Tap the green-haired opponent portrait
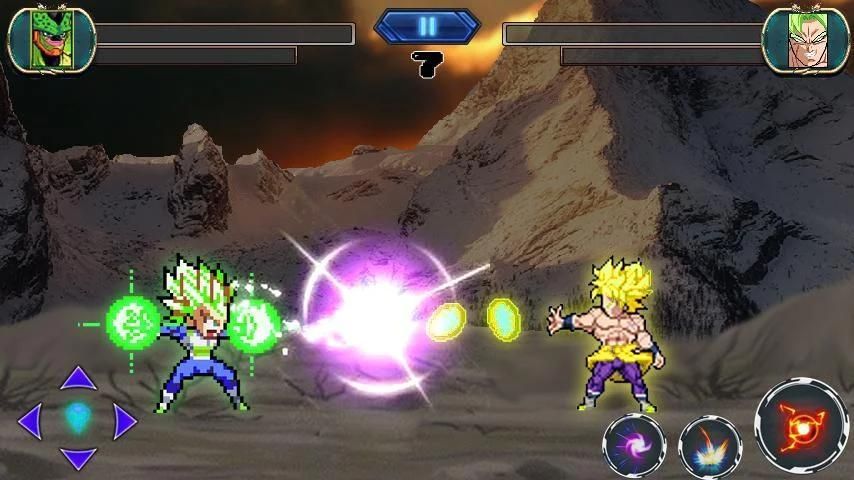The width and height of the screenshot is (854, 480). pyautogui.click(x=804, y=40)
